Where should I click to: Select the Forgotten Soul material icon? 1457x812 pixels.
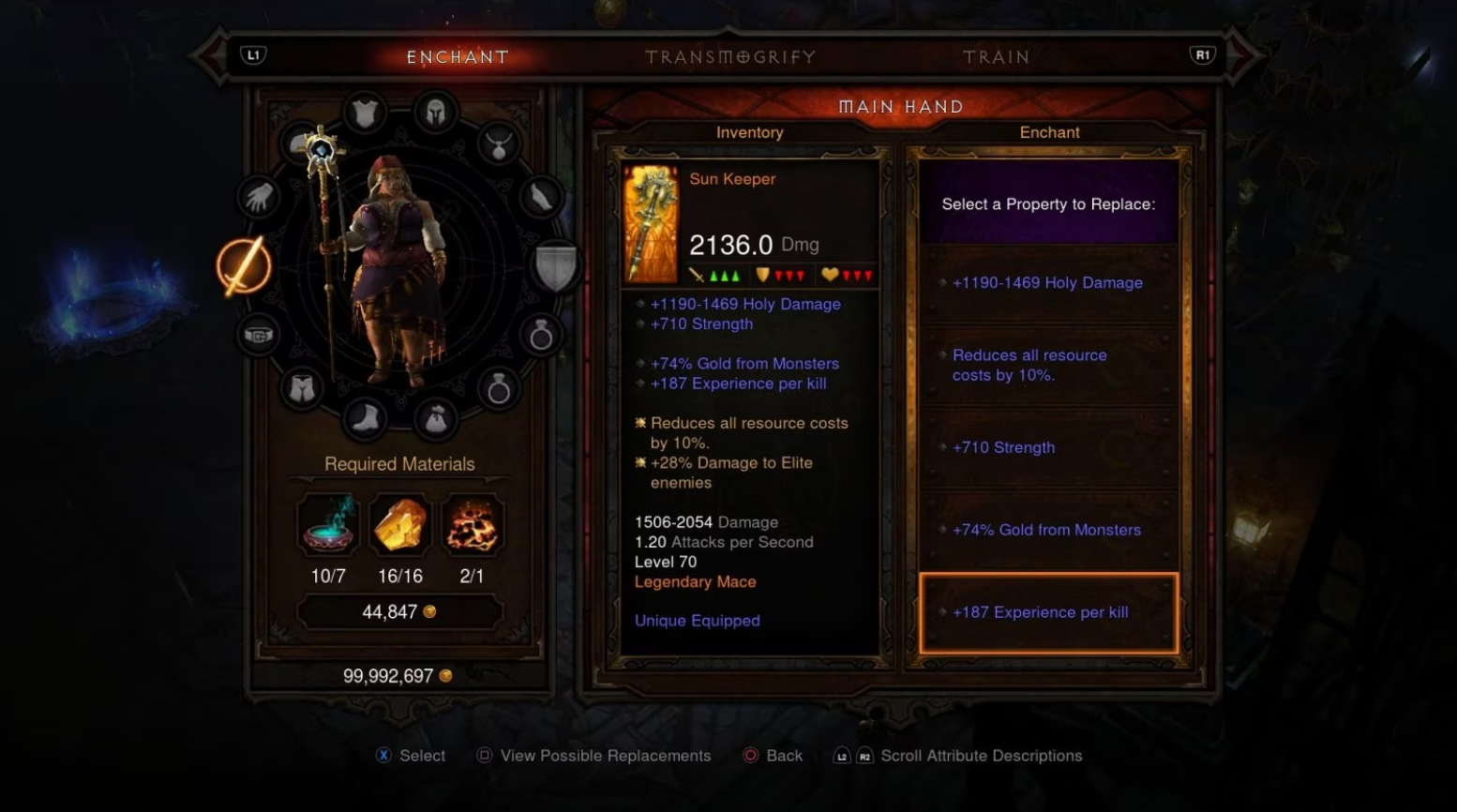point(473,525)
